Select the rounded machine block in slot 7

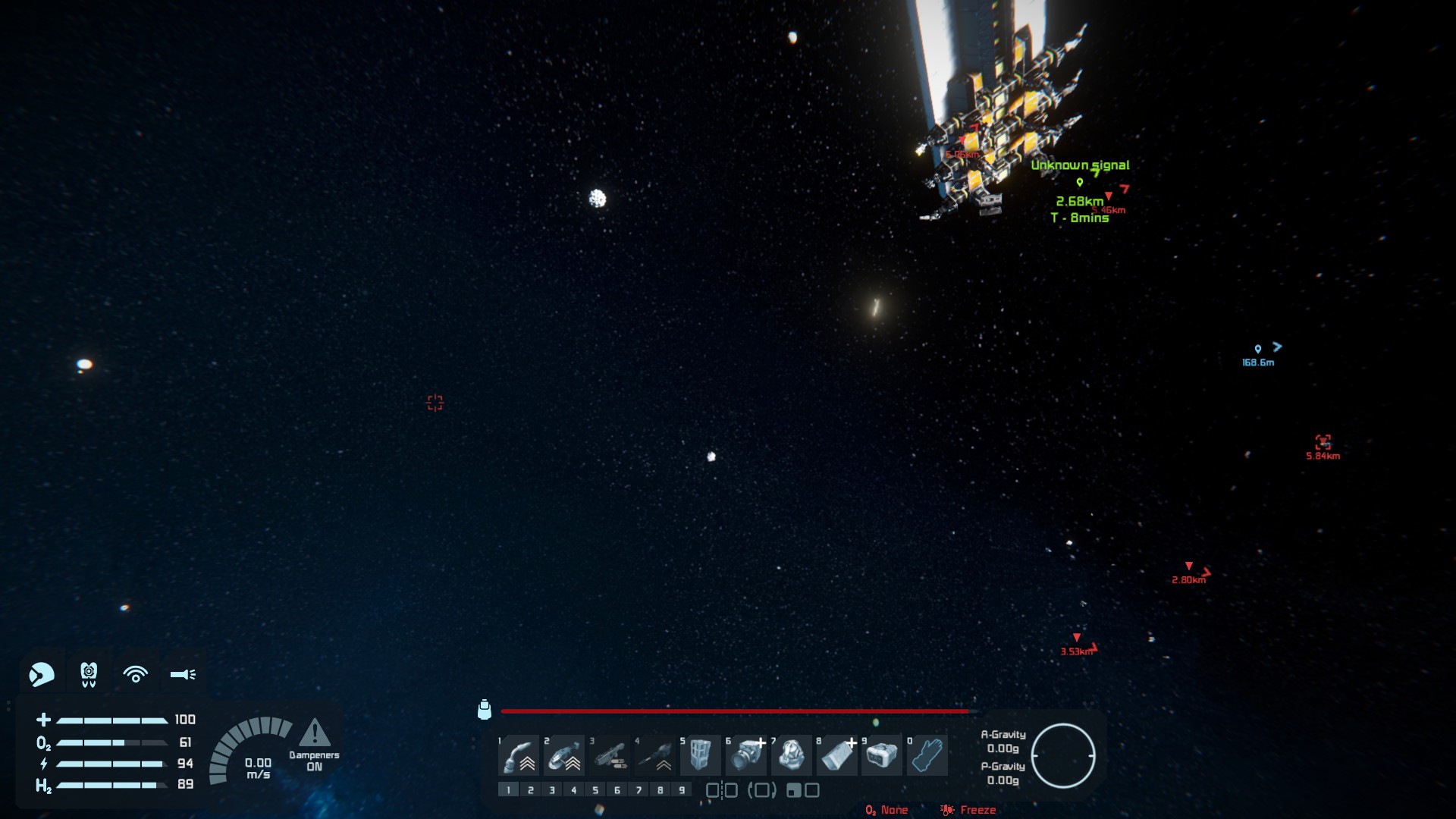tap(791, 755)
